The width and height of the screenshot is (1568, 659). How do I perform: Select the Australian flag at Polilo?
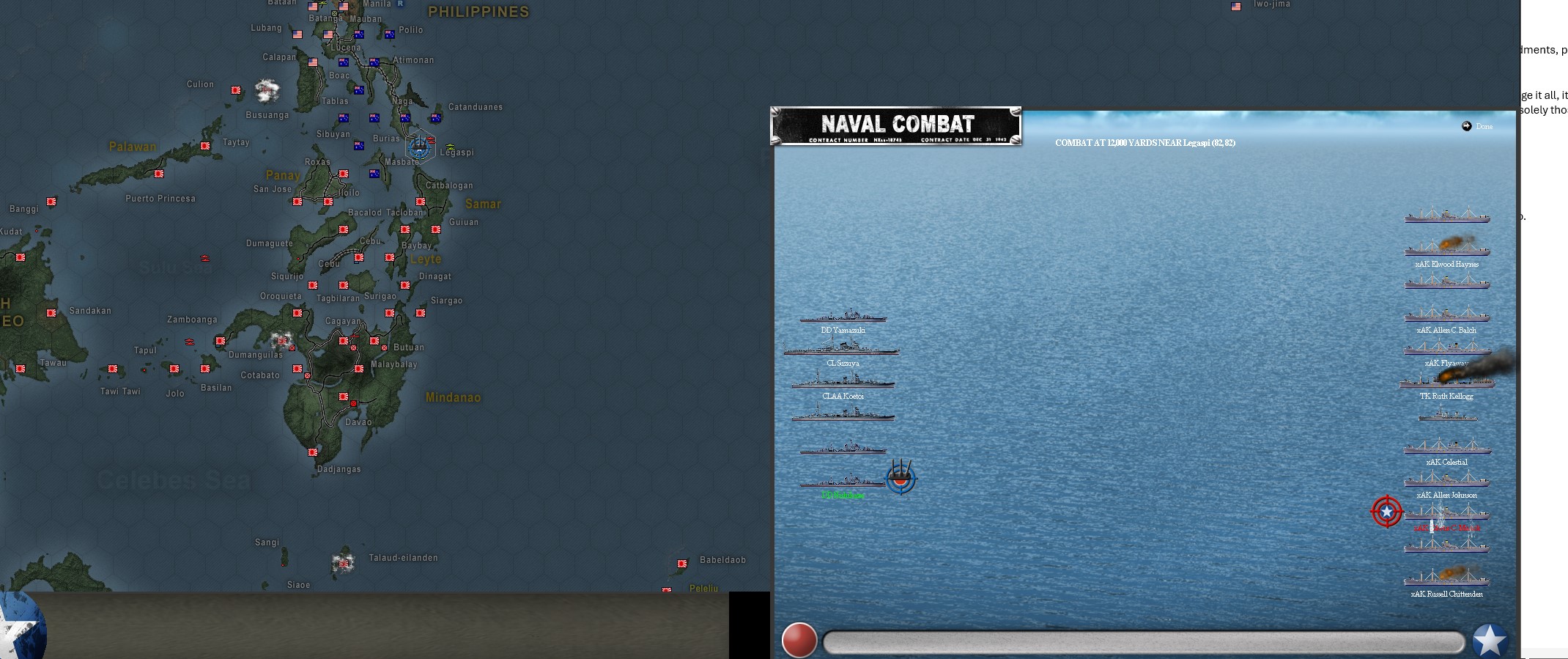[x=390, y=34]
